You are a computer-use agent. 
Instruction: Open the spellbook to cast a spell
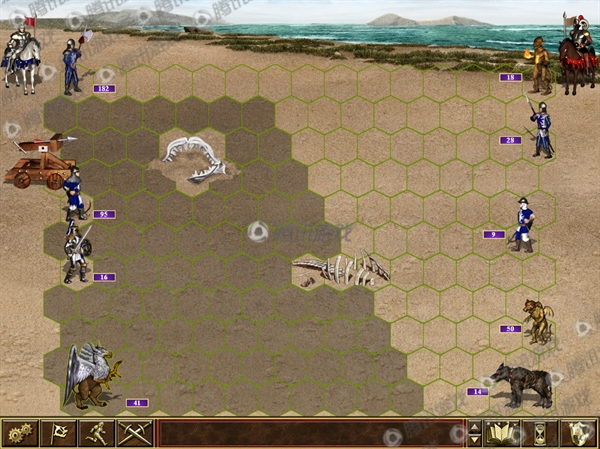503,433
